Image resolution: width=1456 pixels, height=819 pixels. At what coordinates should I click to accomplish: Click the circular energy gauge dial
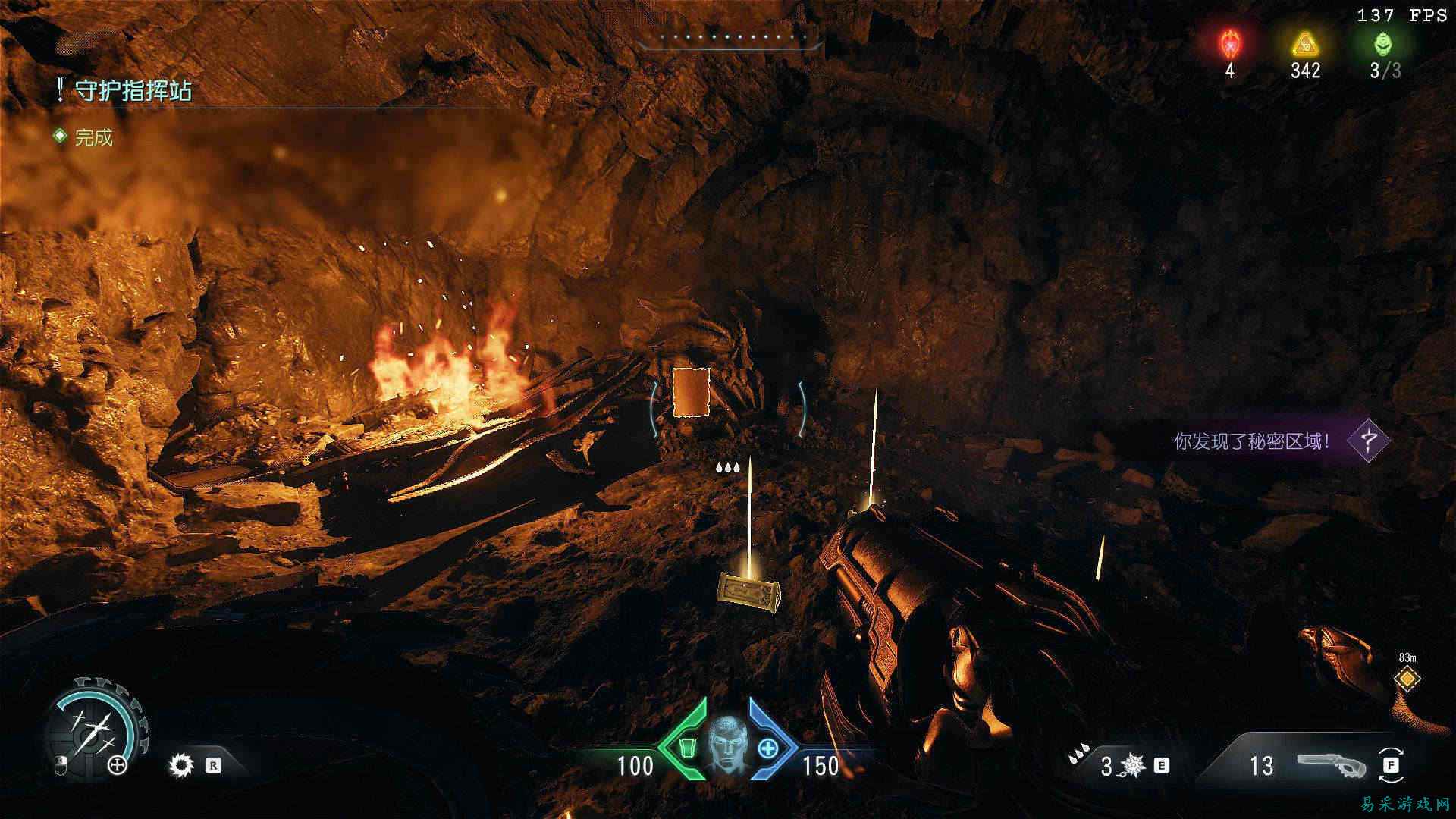[x=95, y=723]
